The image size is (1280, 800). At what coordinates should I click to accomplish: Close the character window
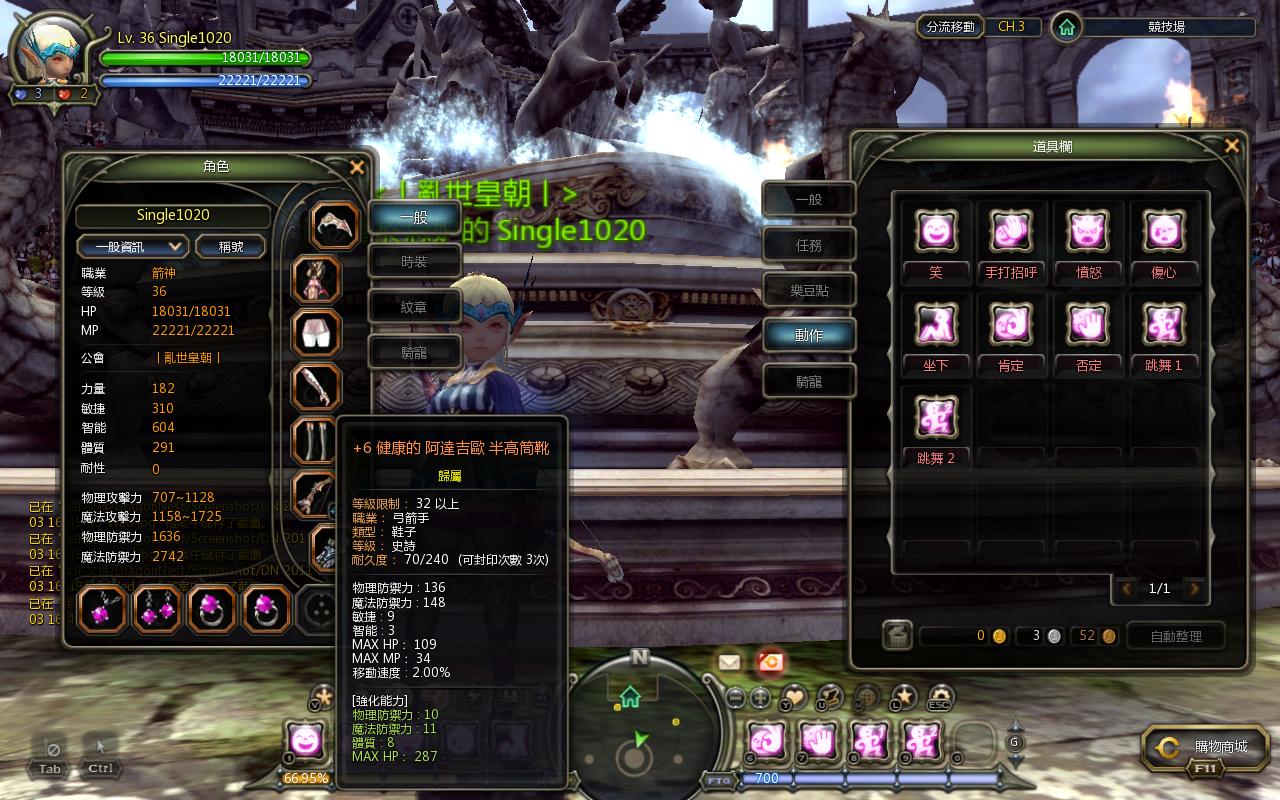point(357,168)
